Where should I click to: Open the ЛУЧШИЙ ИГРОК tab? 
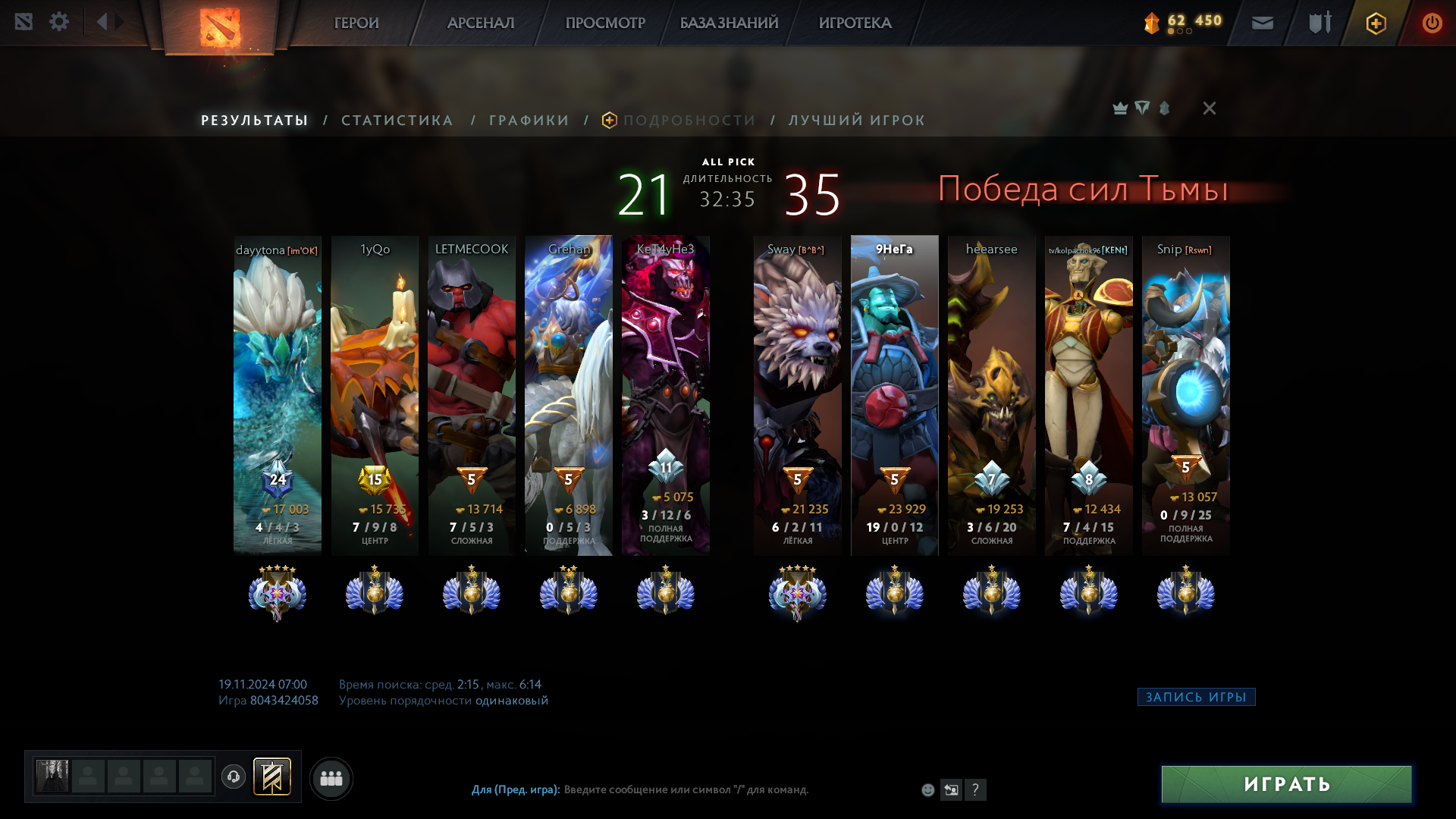pyautogui.click(x=857, y=121)
